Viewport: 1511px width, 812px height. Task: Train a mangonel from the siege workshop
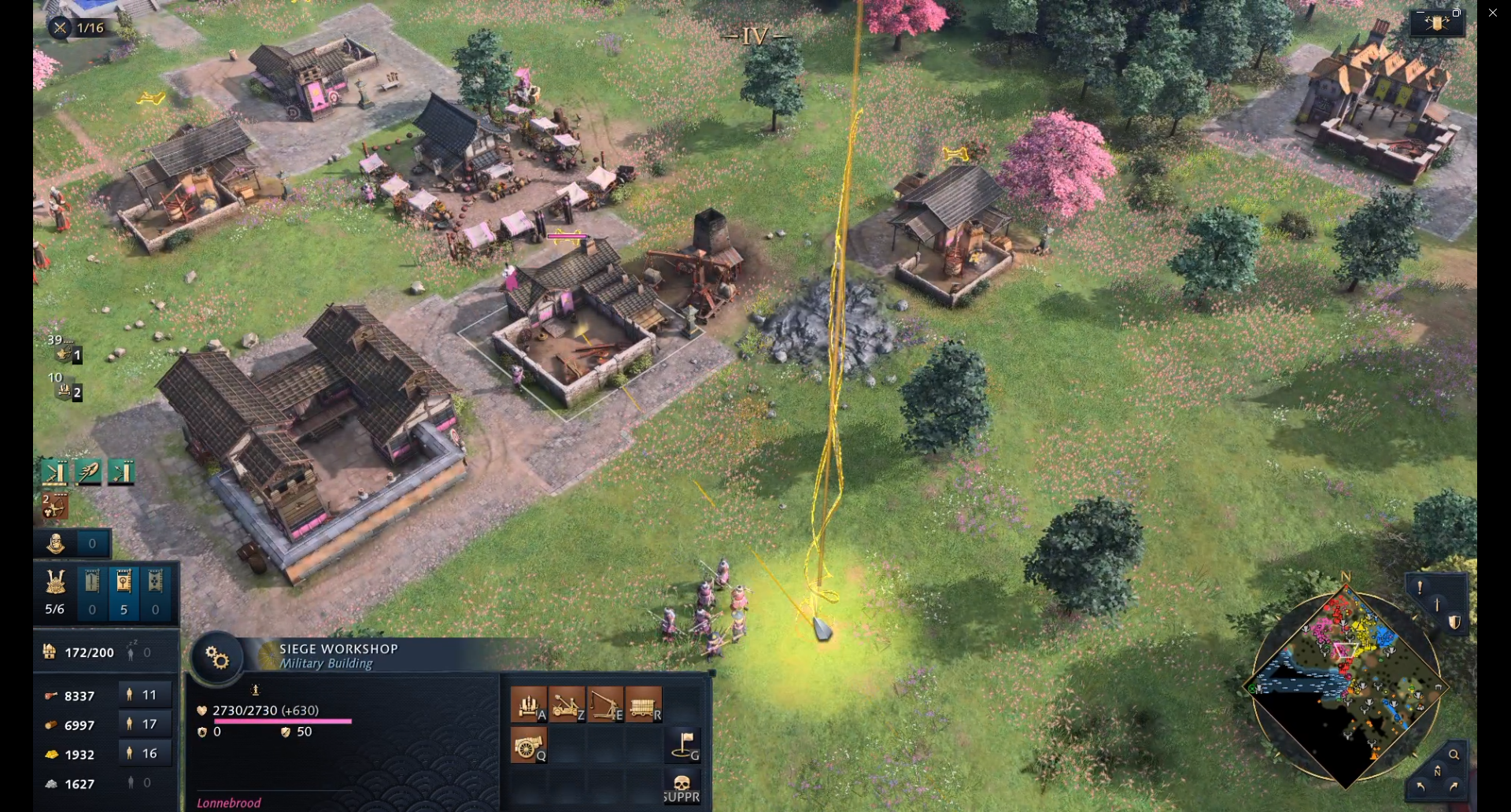click(567, 703)
